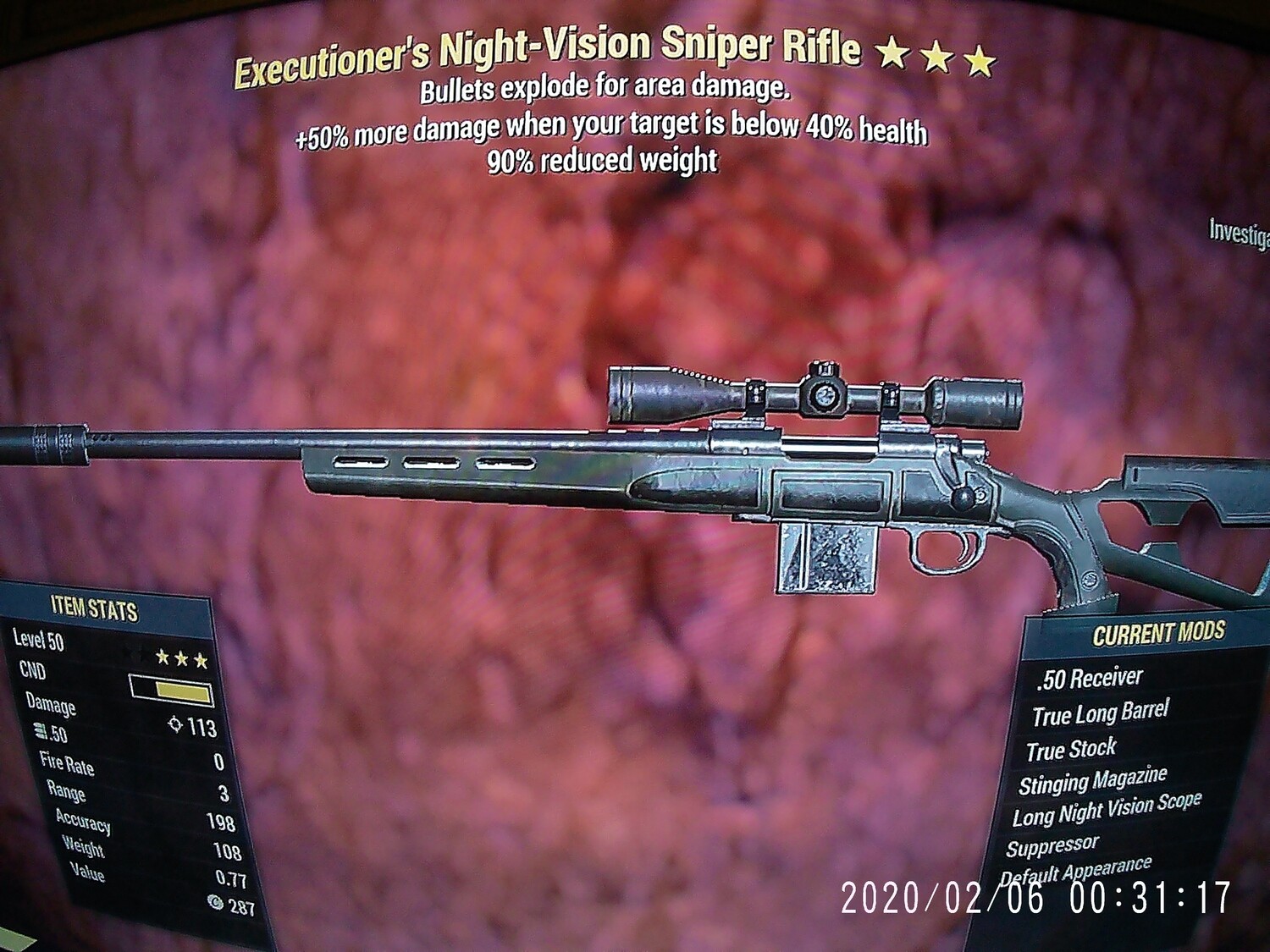The height and width of the screenshot is (952, 1270).
Task: Click the True Long Barrel mod entry
Action: click(1099, 713)
